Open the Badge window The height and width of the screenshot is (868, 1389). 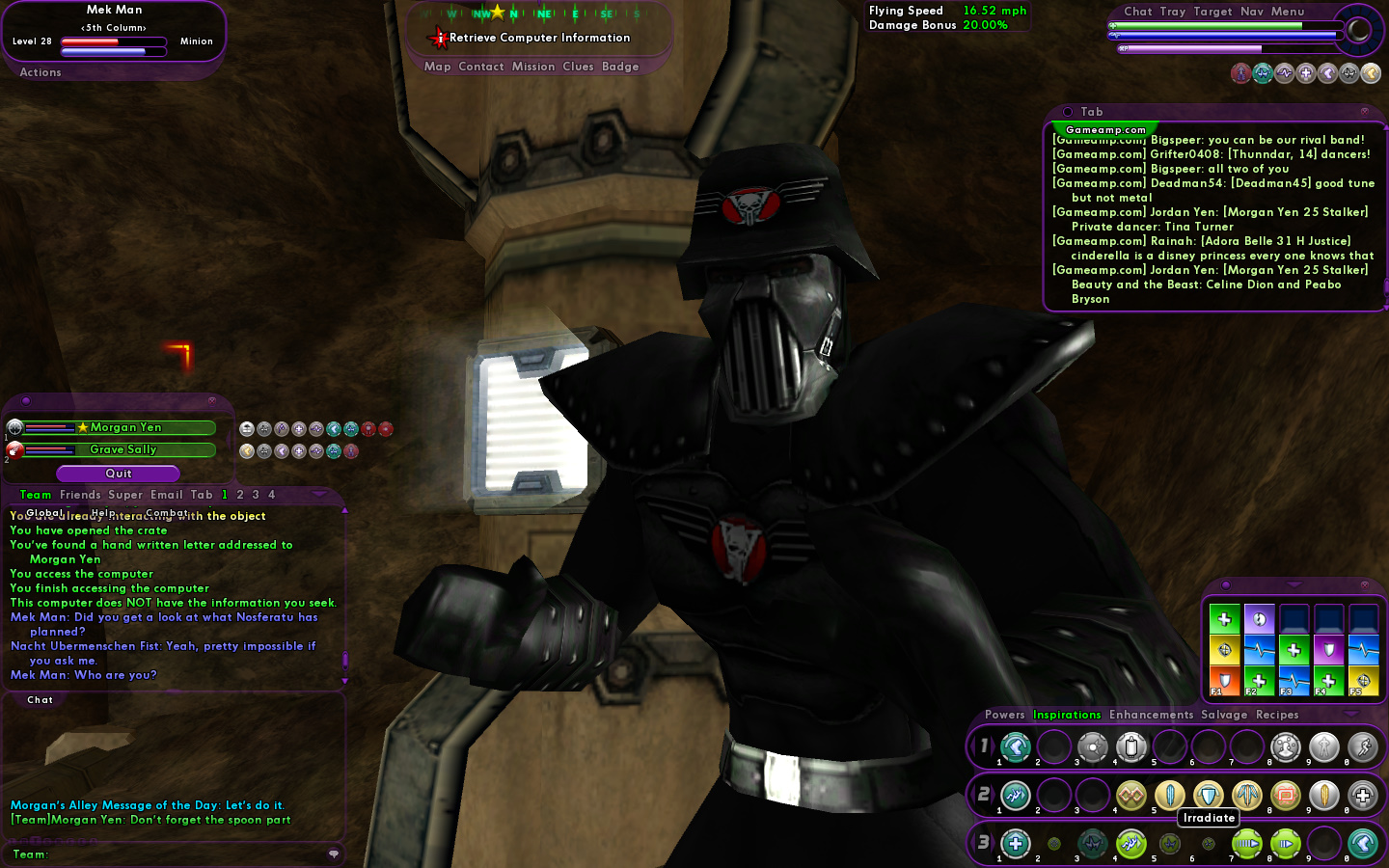click(x=620, y=67)
